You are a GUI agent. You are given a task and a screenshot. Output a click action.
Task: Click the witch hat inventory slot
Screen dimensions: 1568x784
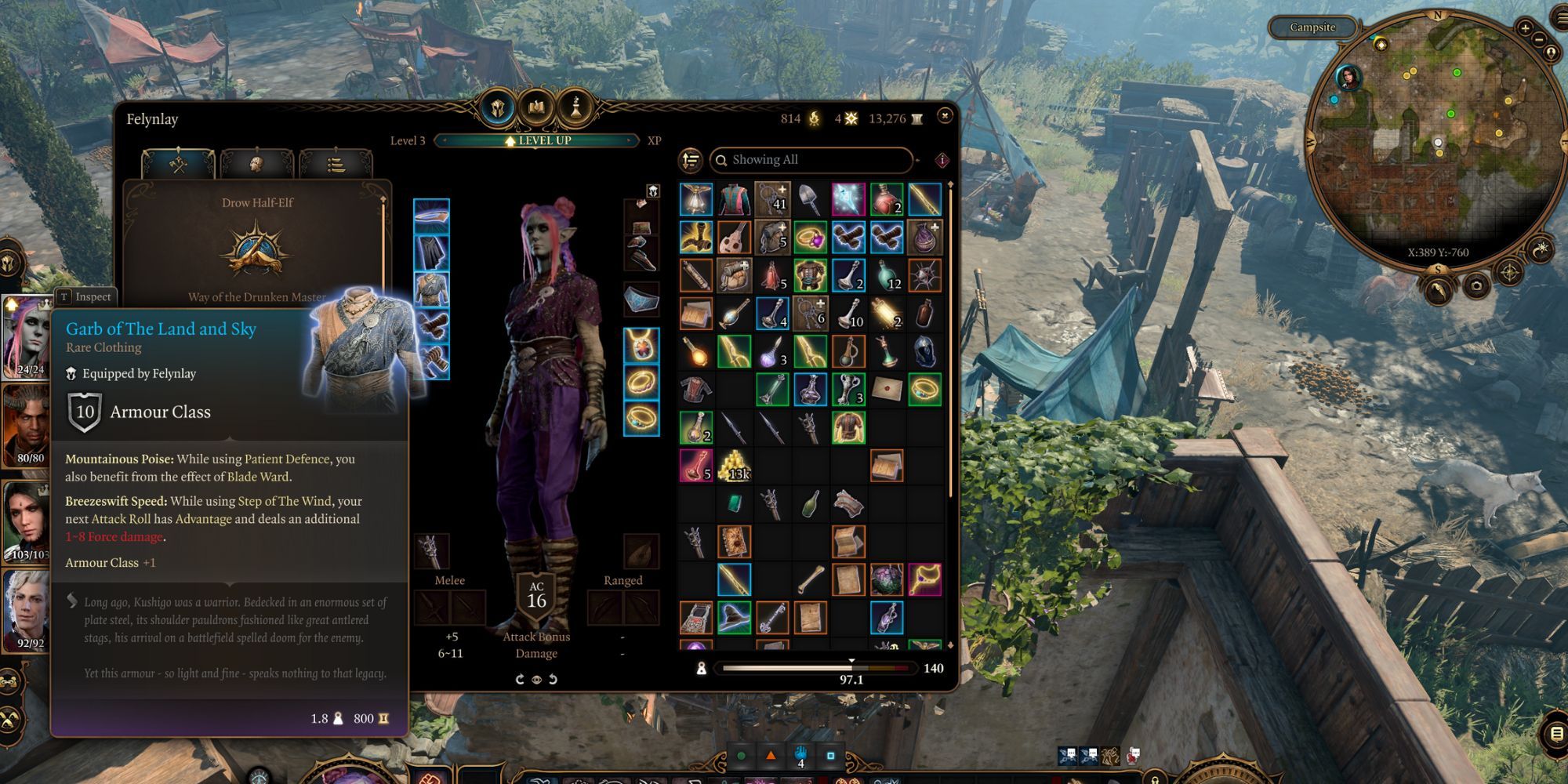pyautogui.click(x=735, y=618)
